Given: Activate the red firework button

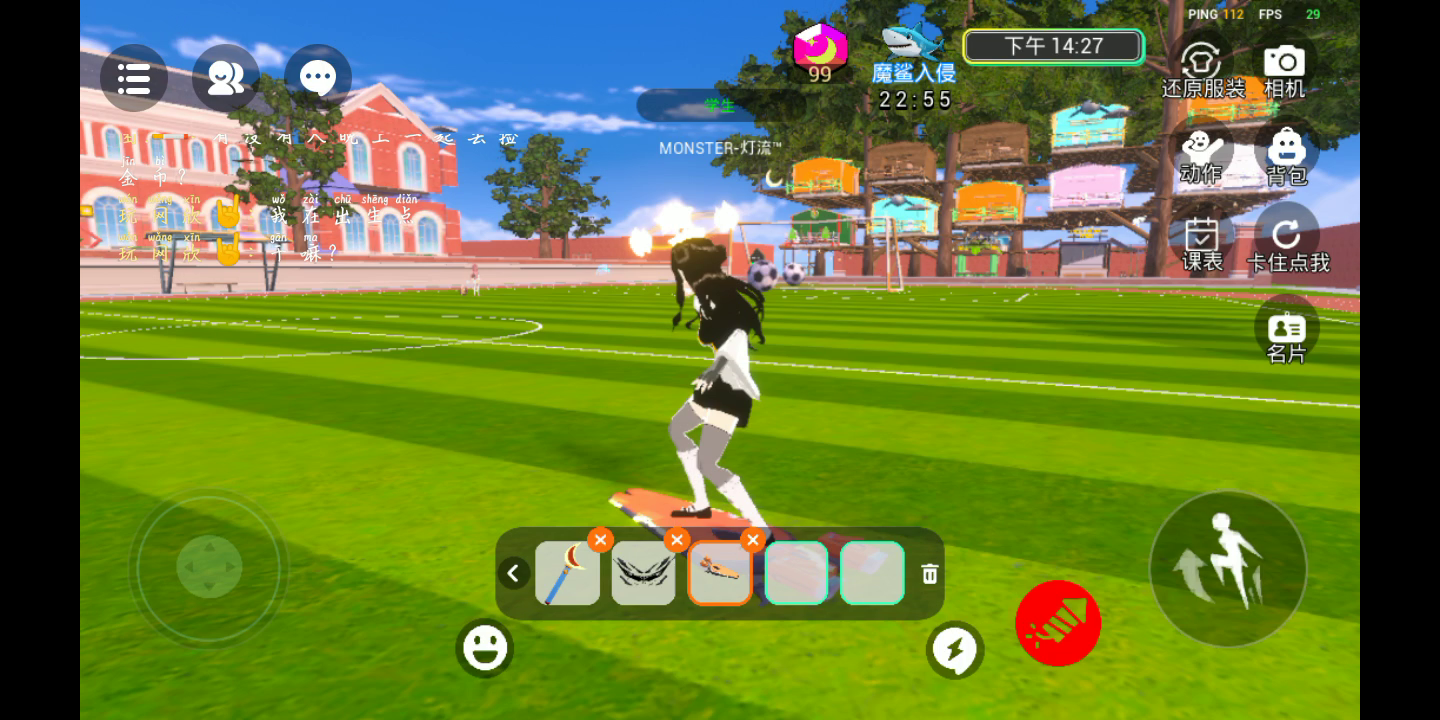Looking at the screenshot, I should point(1058,623).
